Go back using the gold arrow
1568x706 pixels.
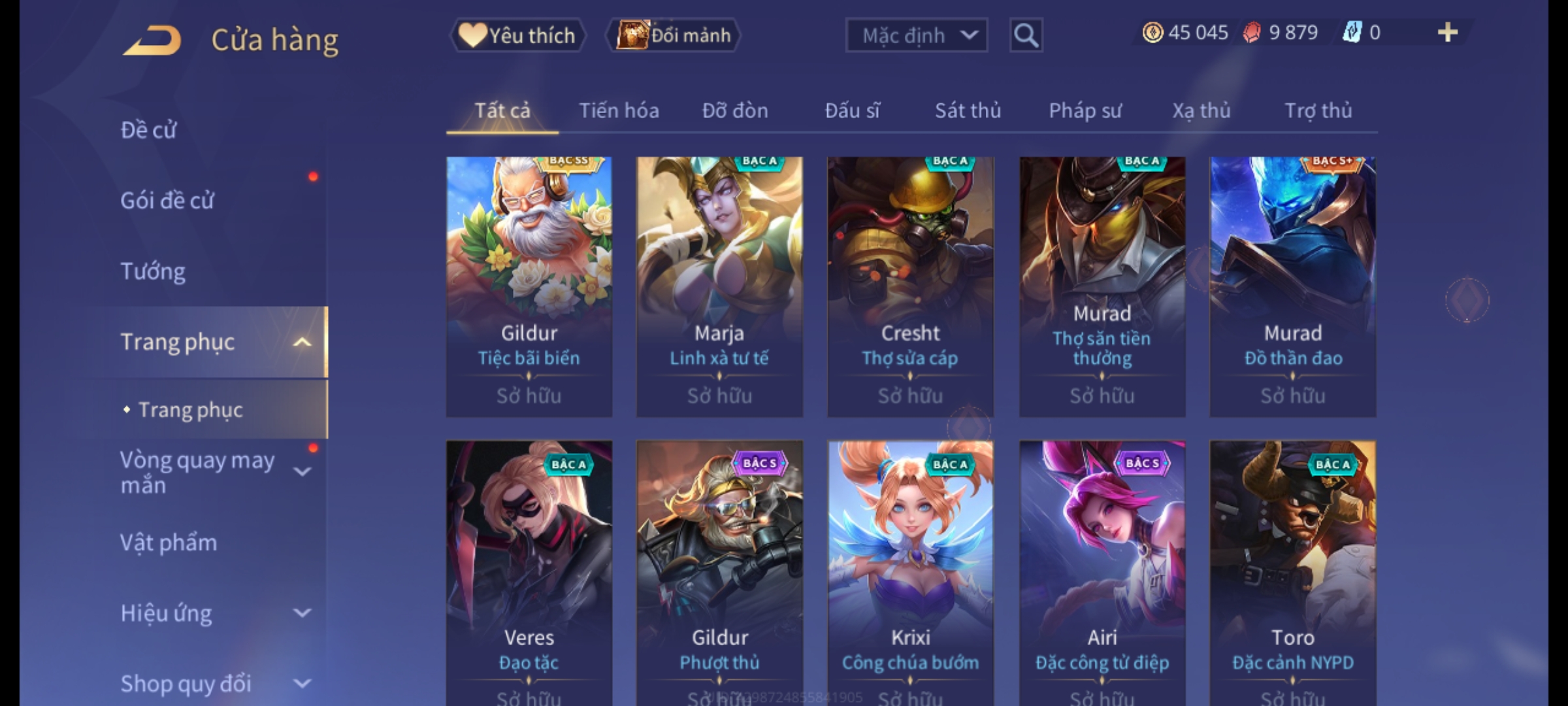152,41
